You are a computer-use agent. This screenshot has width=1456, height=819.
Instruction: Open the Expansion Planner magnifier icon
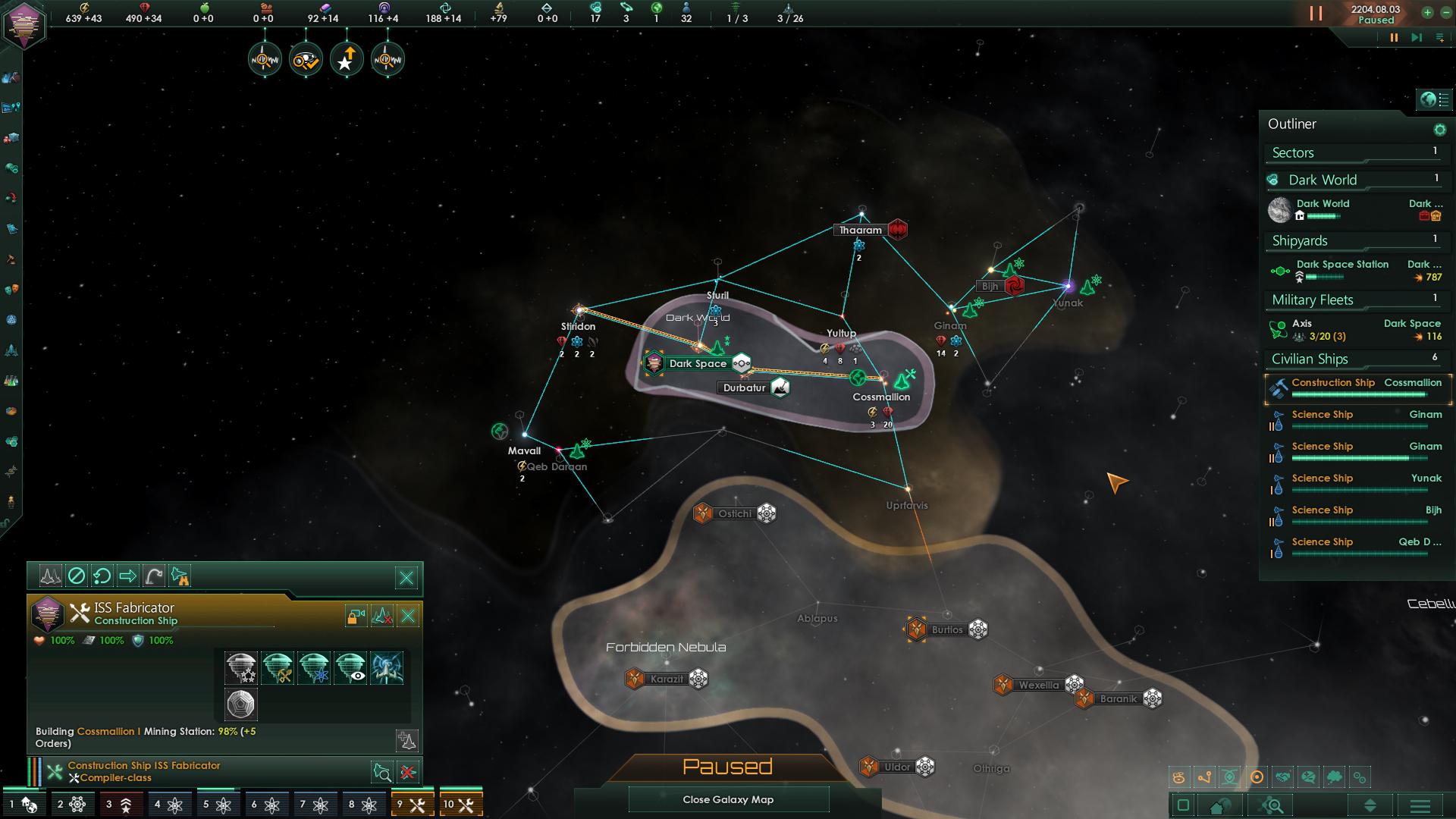coord(1272,805)
